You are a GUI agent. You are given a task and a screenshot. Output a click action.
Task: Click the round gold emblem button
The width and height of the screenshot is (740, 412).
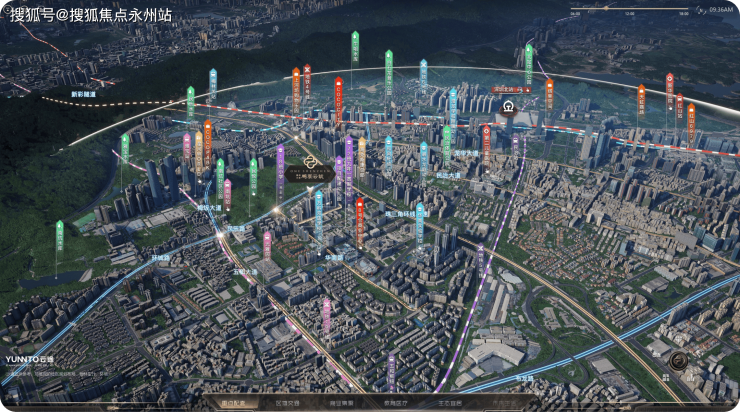(x=679, y=361)
